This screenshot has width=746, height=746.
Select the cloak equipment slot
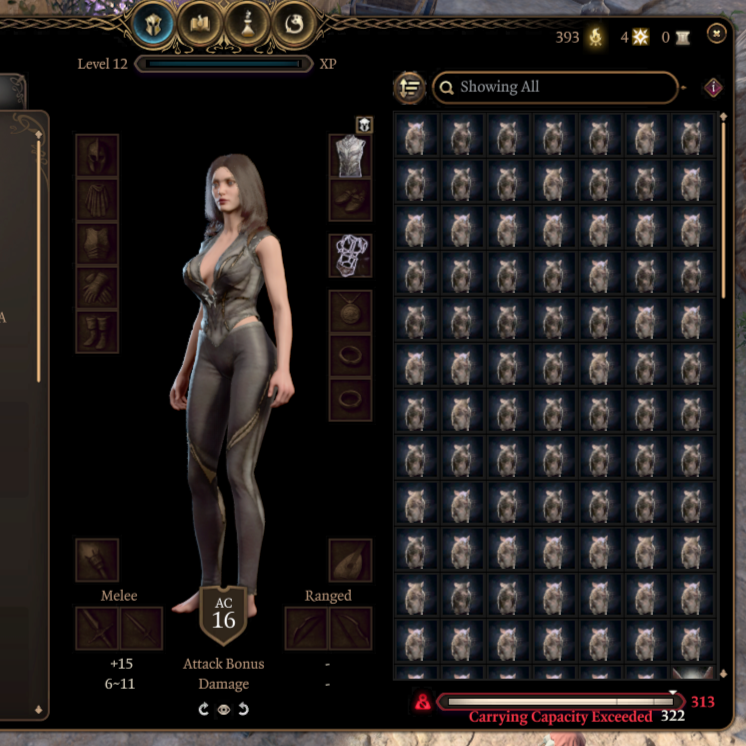(97, 199)
